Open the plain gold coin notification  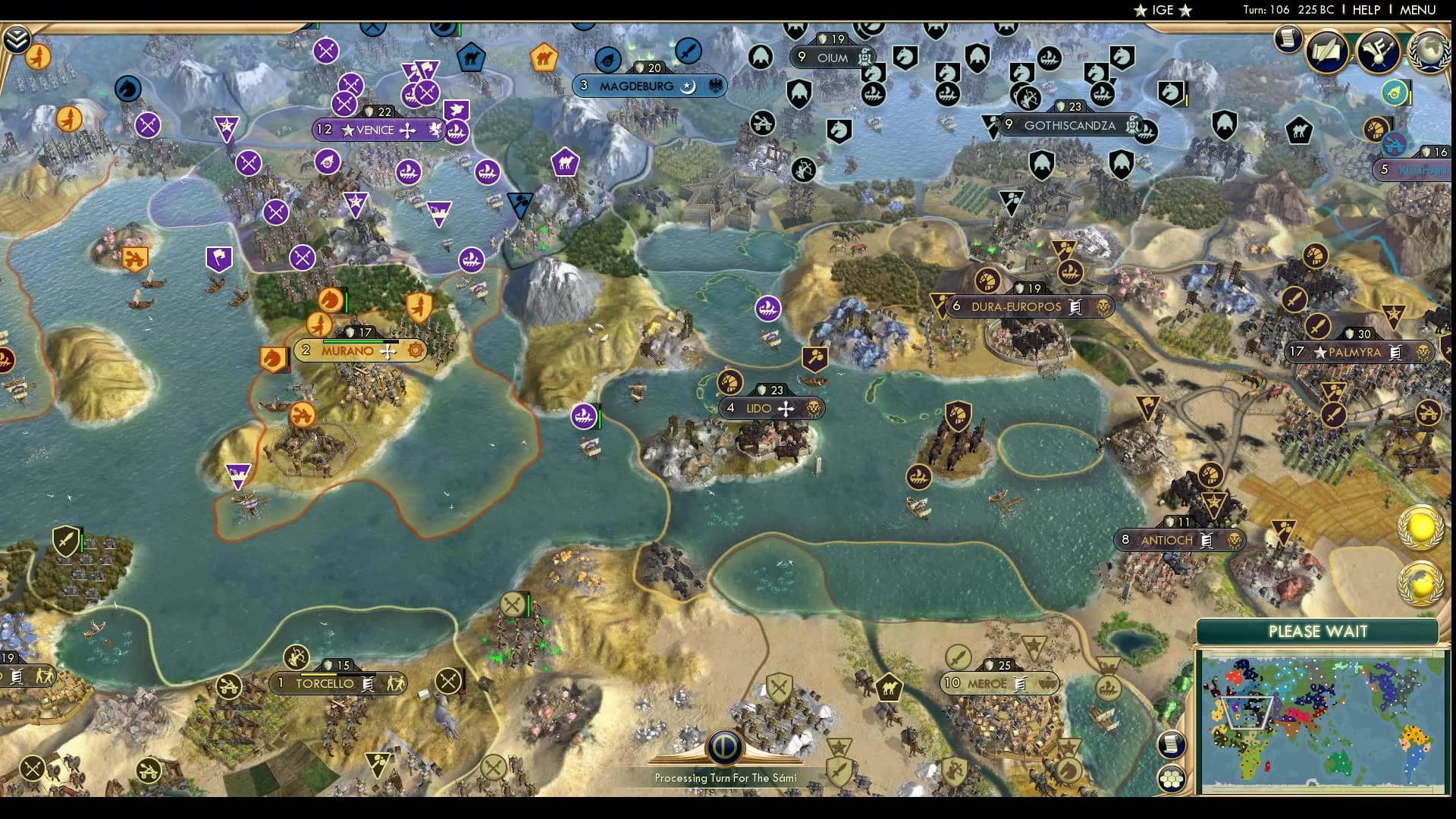(1420, 527)
